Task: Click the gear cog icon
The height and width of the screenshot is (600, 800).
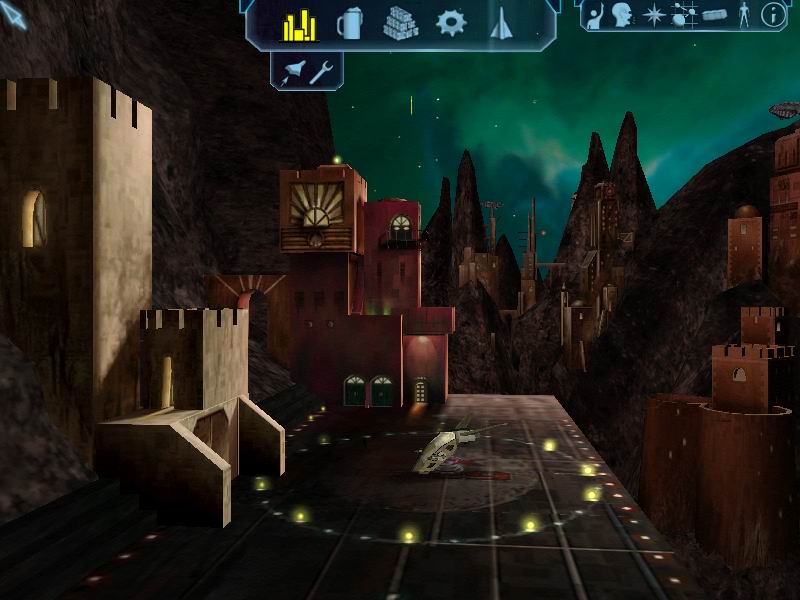Action: [451, 23]
